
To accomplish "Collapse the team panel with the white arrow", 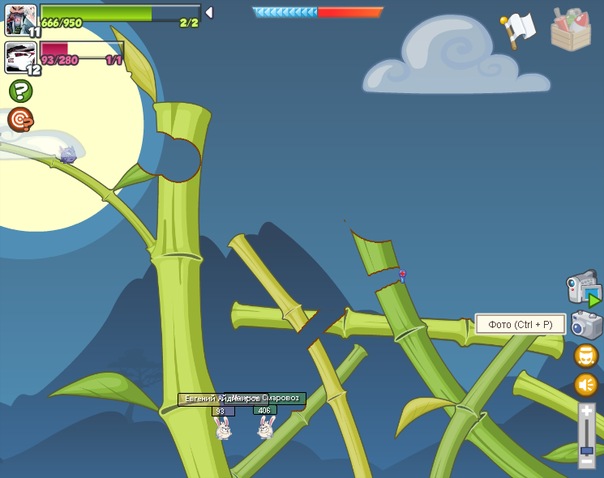I will (x=208, y=12).
